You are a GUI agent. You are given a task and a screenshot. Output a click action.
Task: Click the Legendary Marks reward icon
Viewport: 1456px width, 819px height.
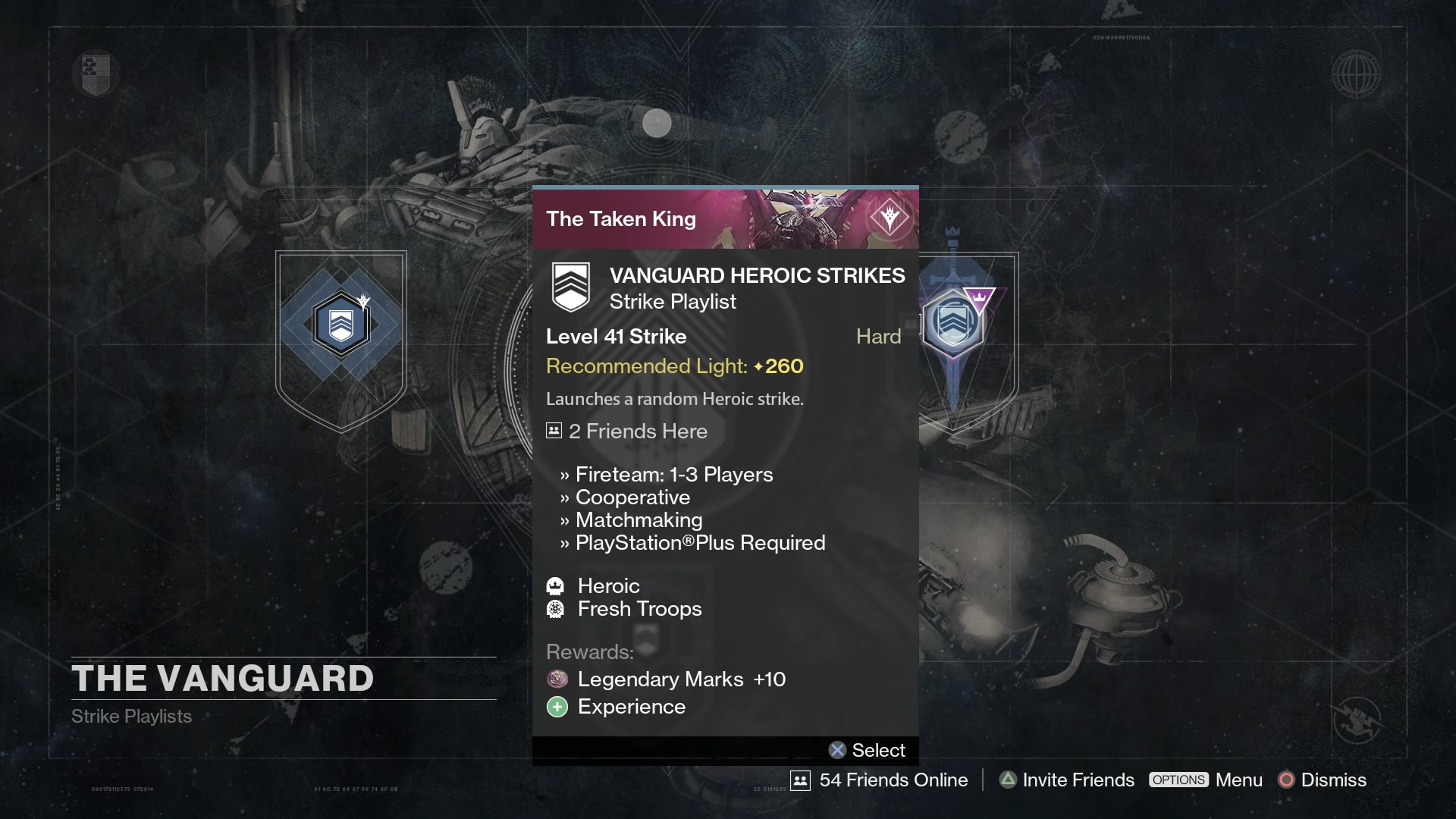pyautogui.click(x=557, y=679)
